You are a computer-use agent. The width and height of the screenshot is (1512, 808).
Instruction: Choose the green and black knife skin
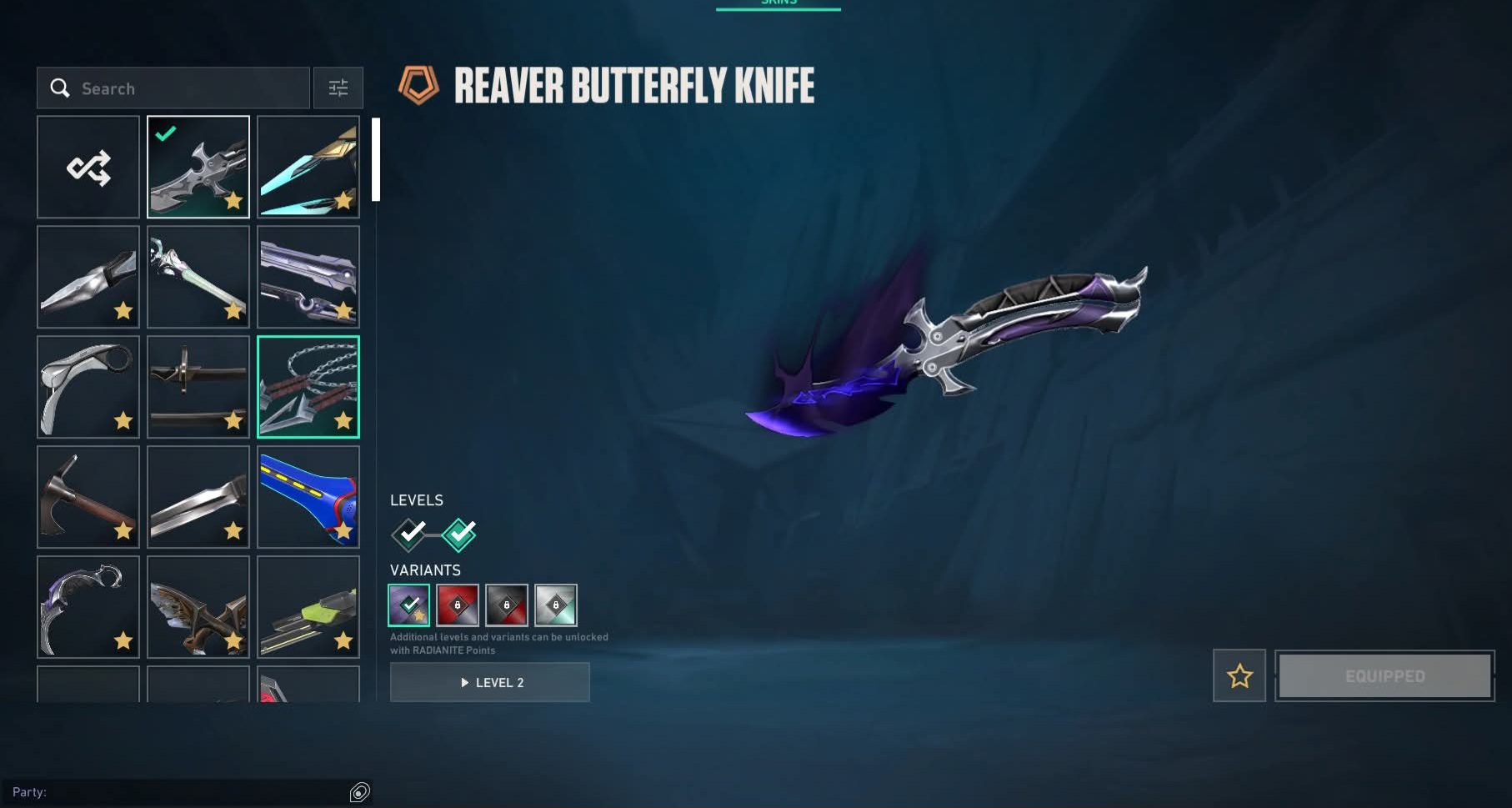(308, 607)
